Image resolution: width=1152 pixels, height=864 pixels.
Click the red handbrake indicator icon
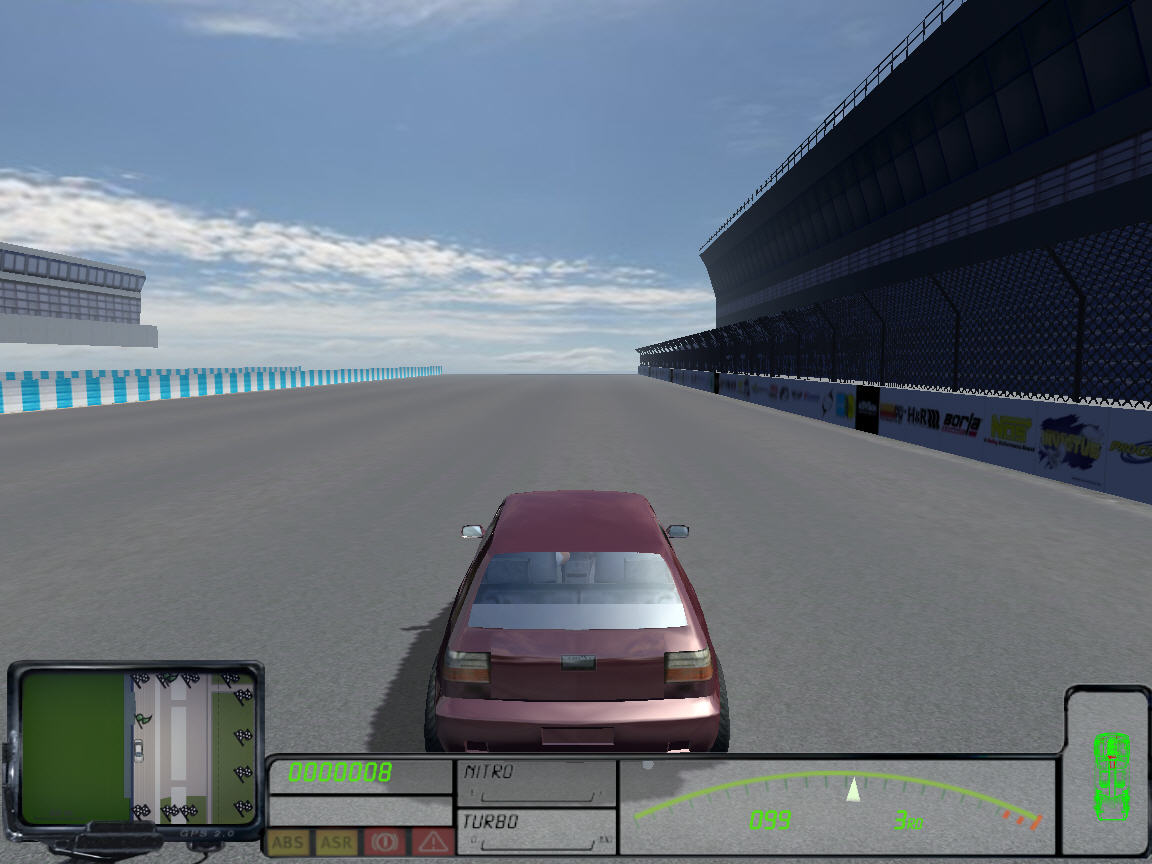point(384,842)
